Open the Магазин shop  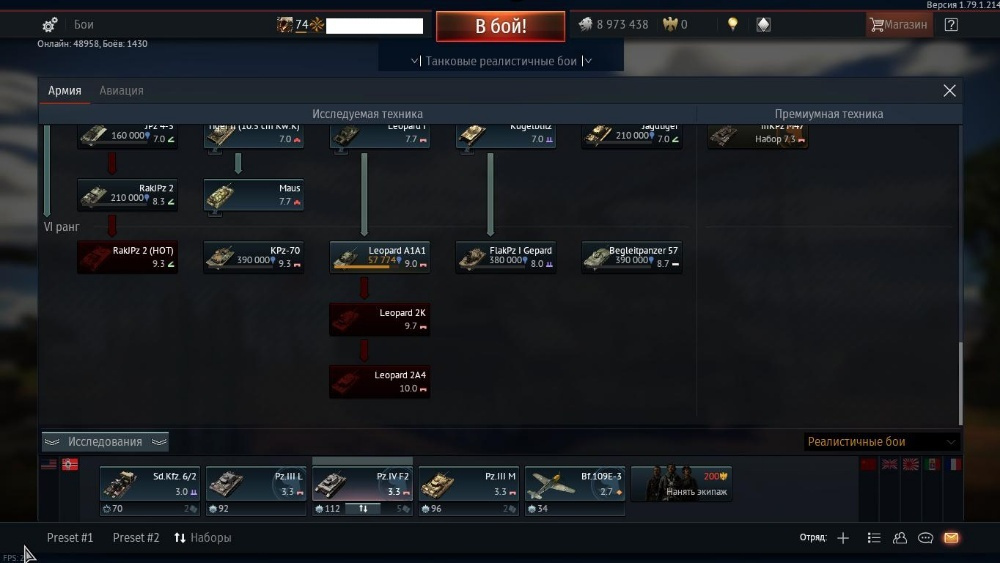tap(898, 25)
